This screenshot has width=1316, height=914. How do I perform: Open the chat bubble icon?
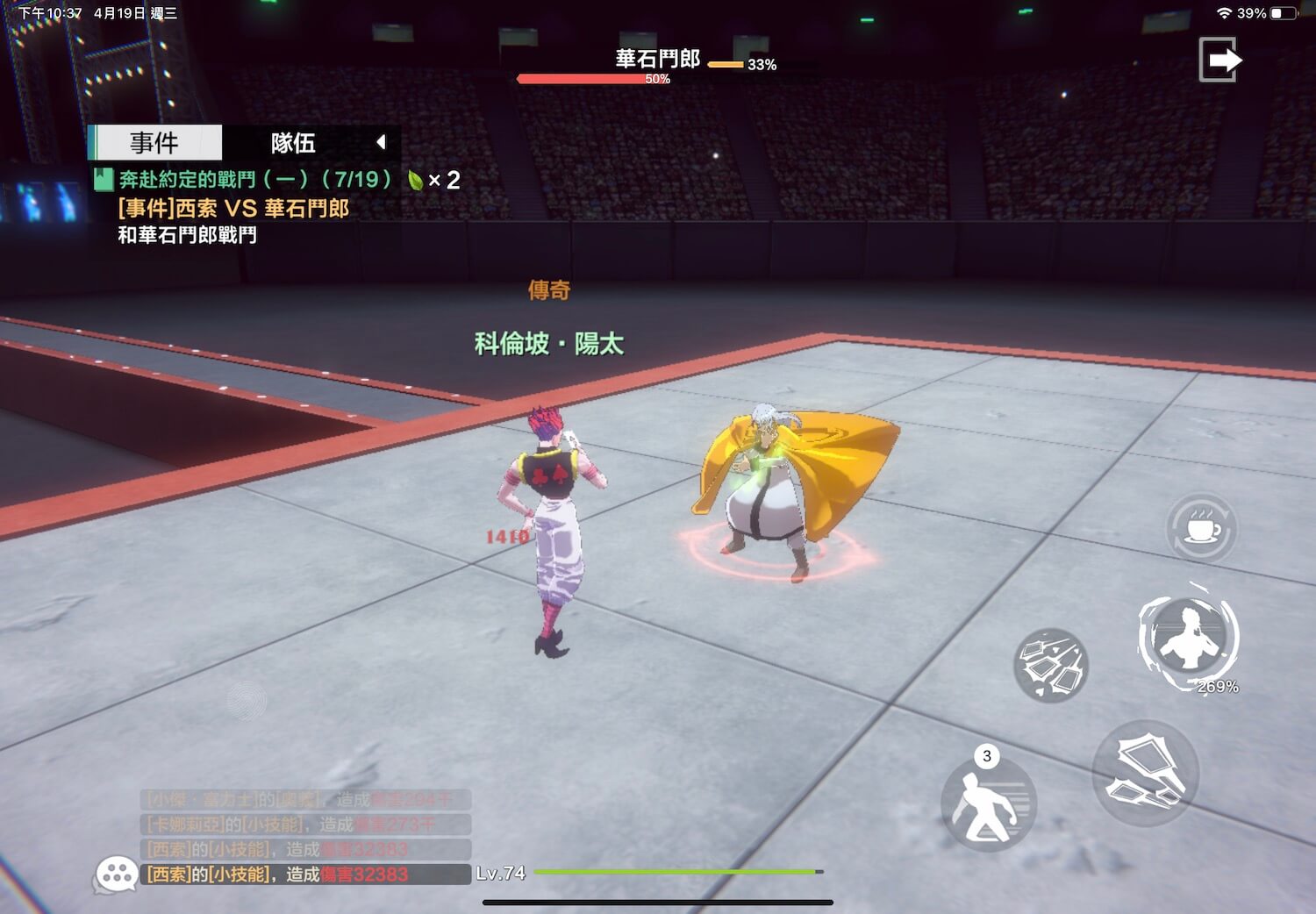(116, 874)
